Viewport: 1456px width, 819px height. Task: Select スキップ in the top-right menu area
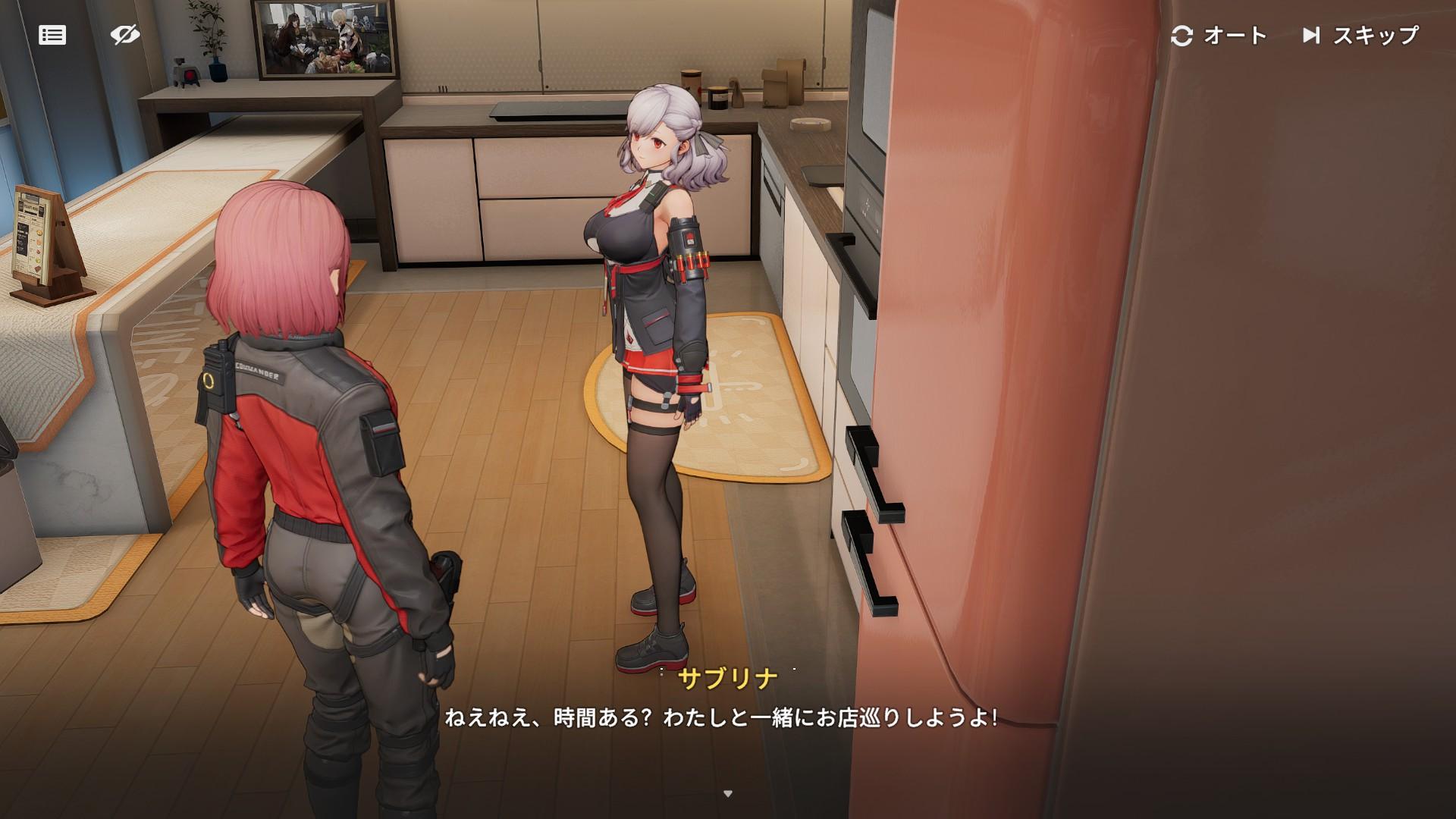tap(1376, 35)
